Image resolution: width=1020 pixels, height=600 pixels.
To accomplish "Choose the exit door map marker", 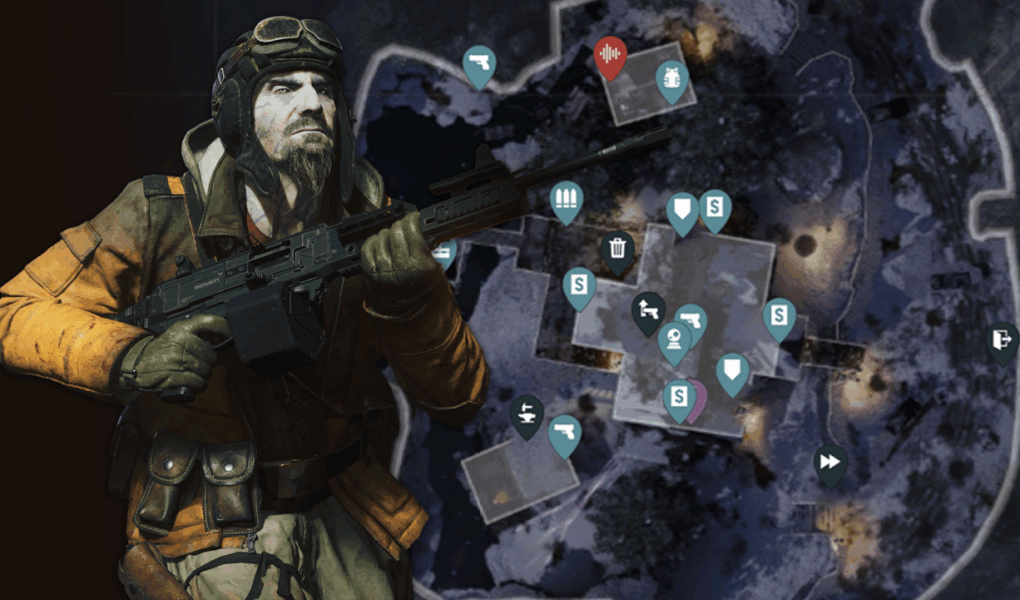I will 1002,339.
